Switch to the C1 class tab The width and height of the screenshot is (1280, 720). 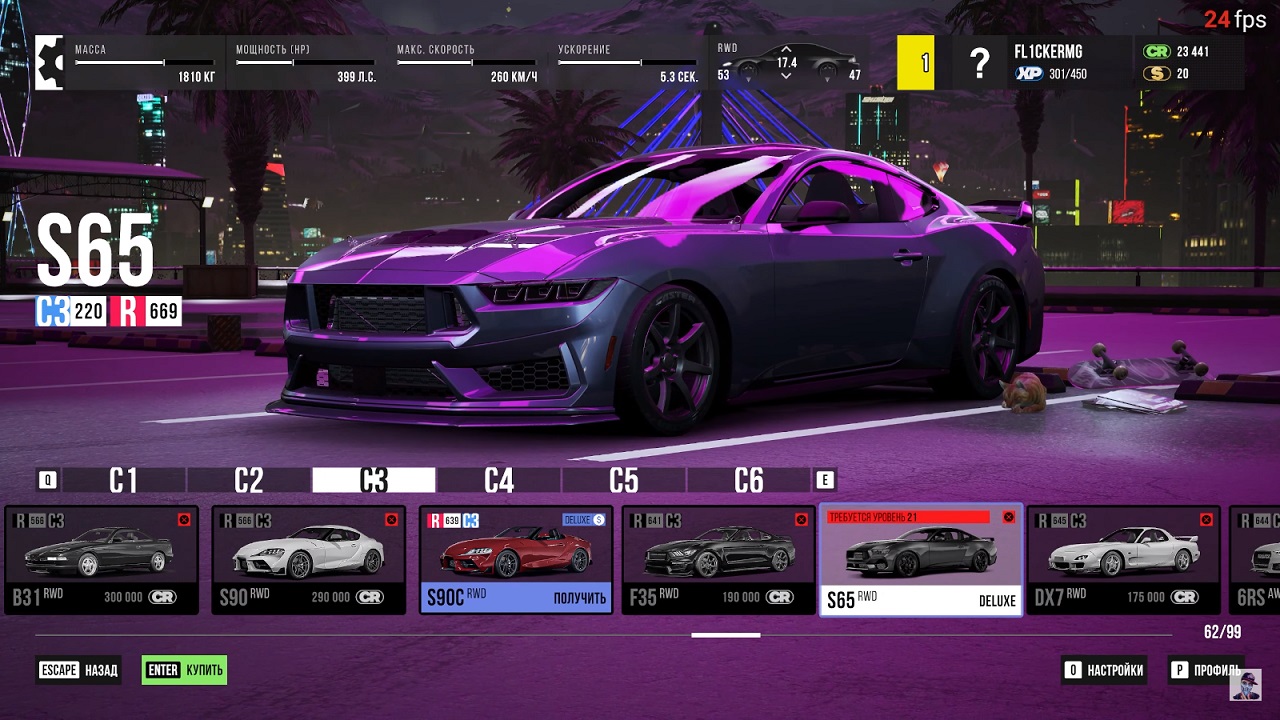point(123,481)
